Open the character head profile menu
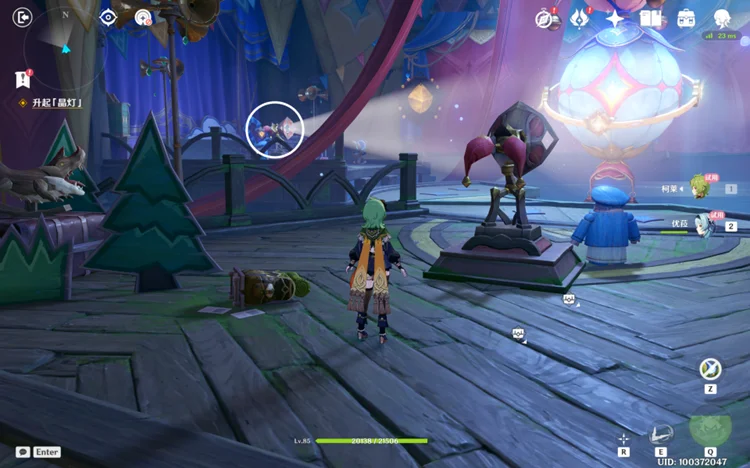Viewport: 750px width, 468px height. (x=722, y=18)
